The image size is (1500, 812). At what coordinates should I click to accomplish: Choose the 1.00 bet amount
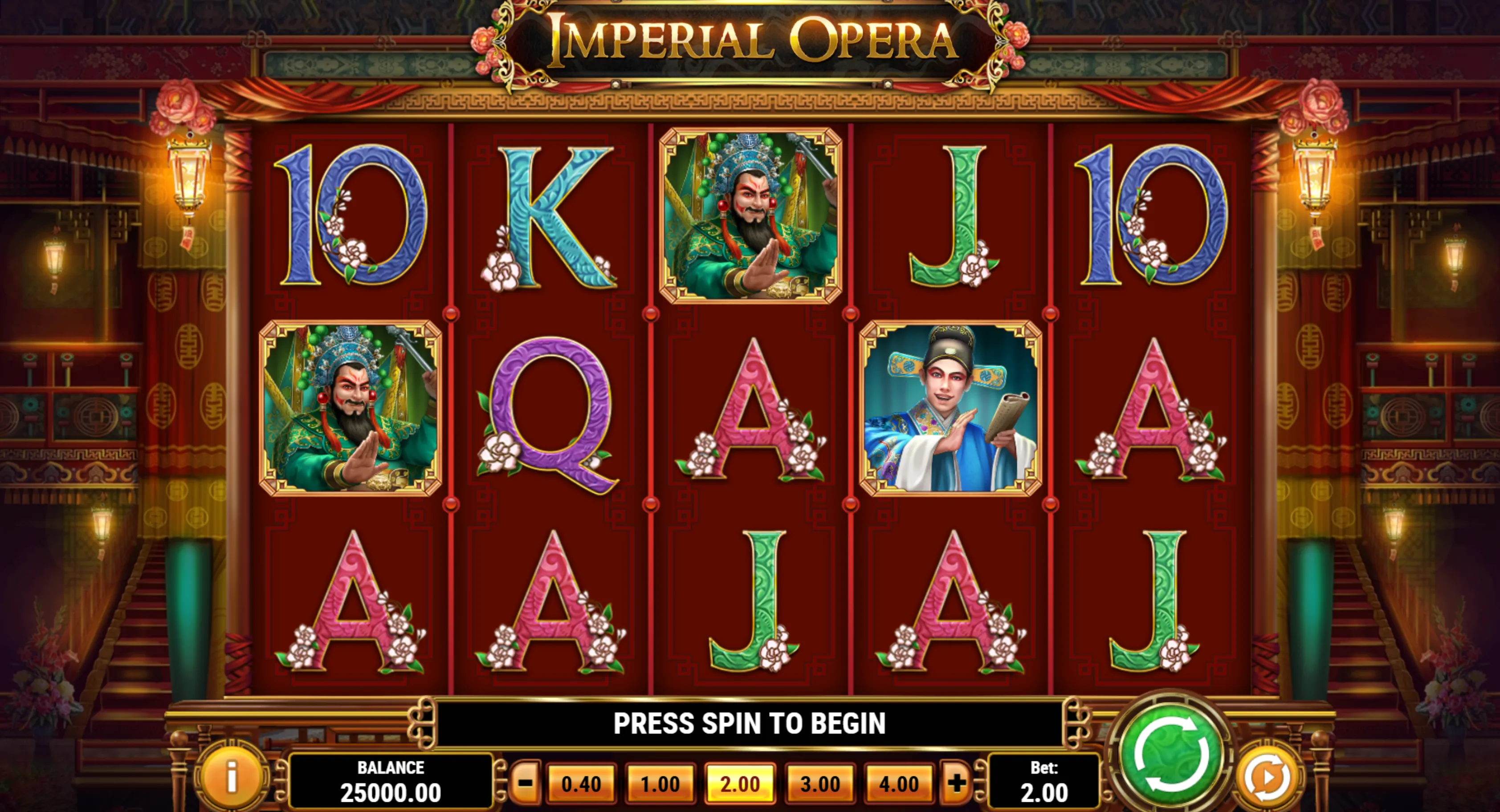660,784
